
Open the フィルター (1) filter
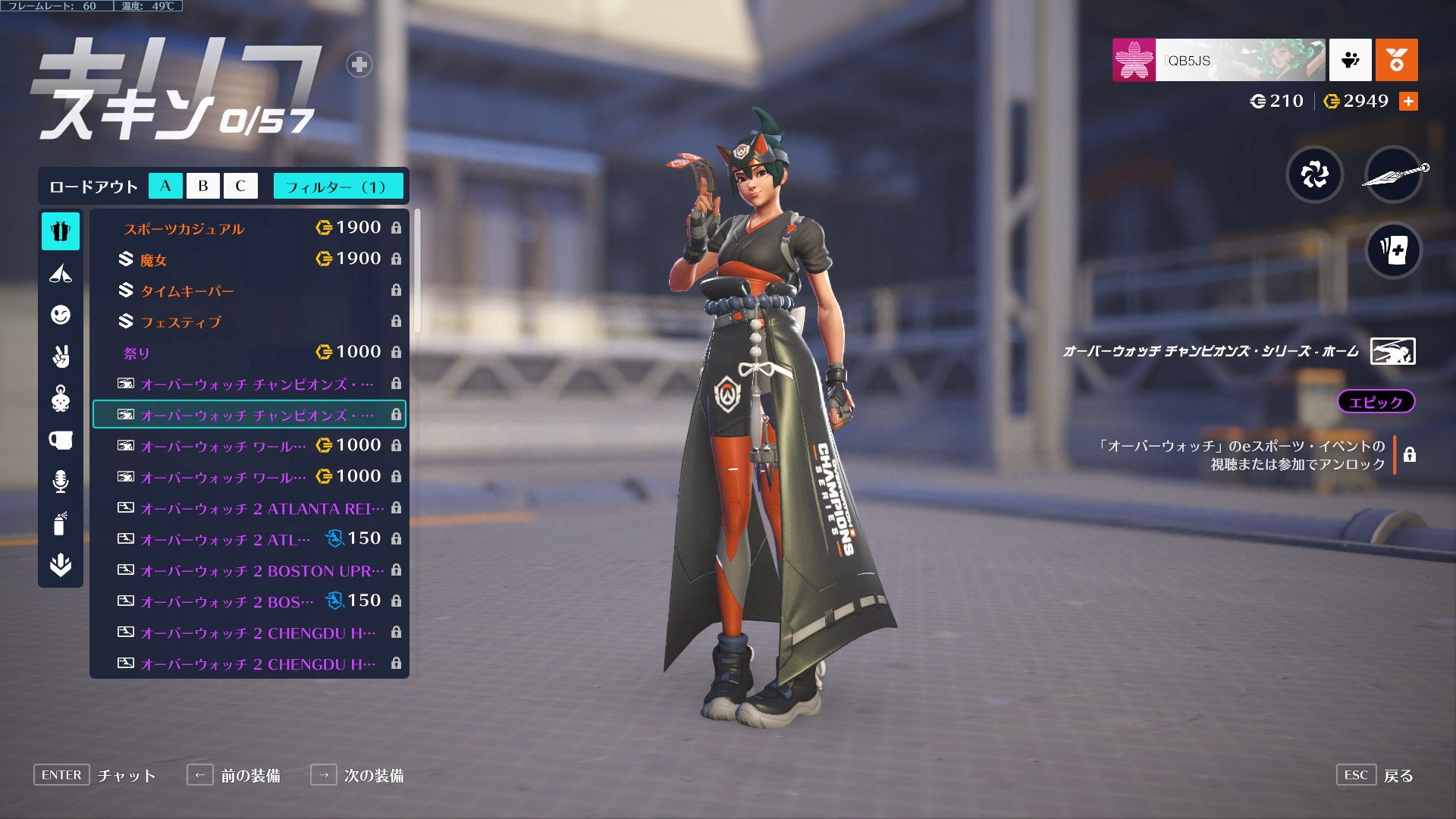tap(337, 186)
